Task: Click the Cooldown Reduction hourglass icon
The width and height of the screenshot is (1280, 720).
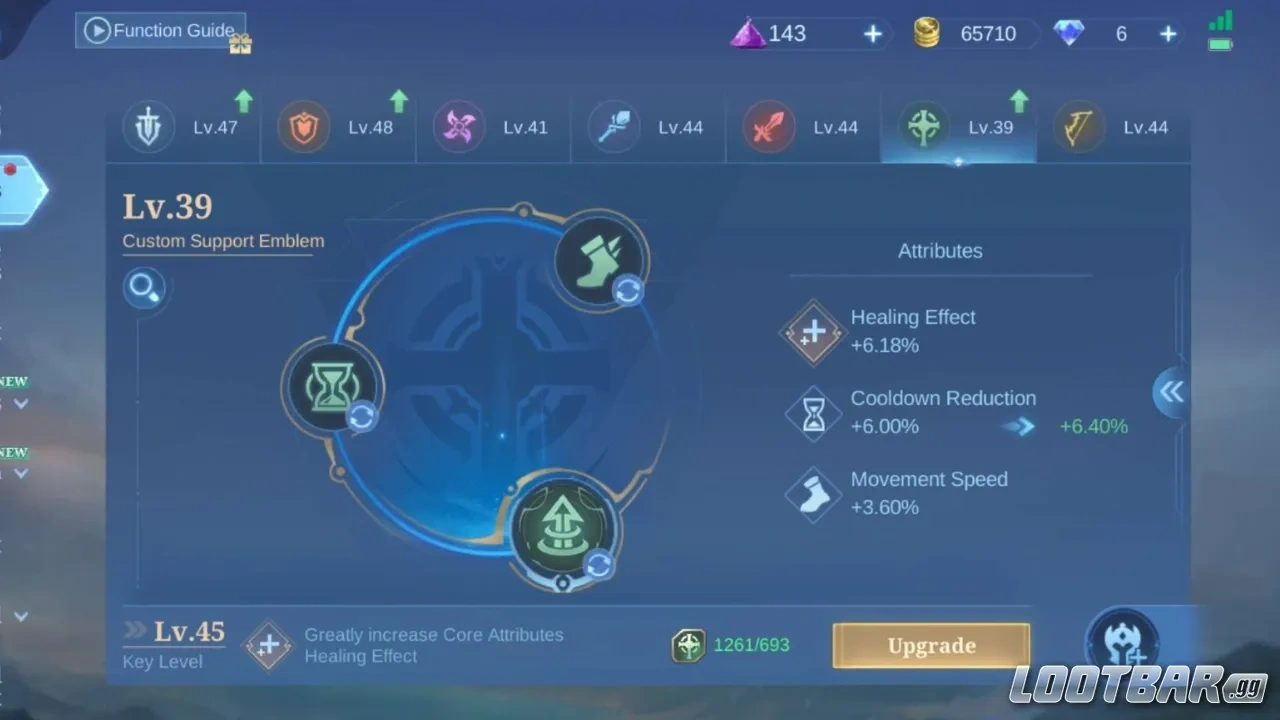Action: tap(813, 413)
